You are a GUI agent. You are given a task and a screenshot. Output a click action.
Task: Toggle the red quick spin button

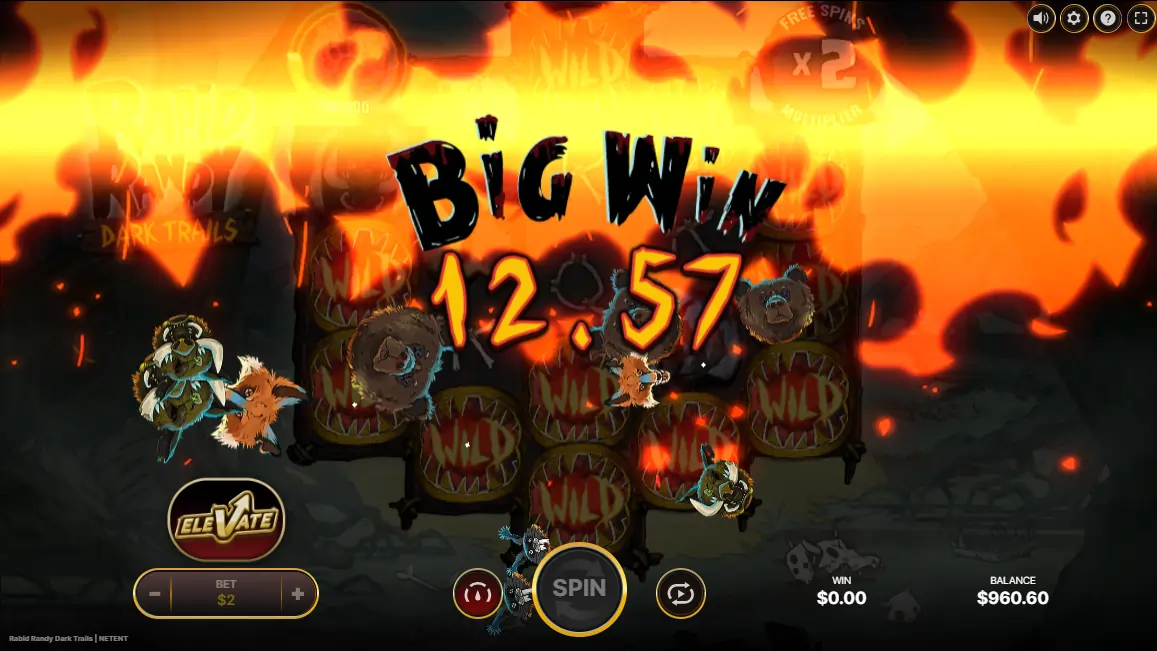pos(477,594)
